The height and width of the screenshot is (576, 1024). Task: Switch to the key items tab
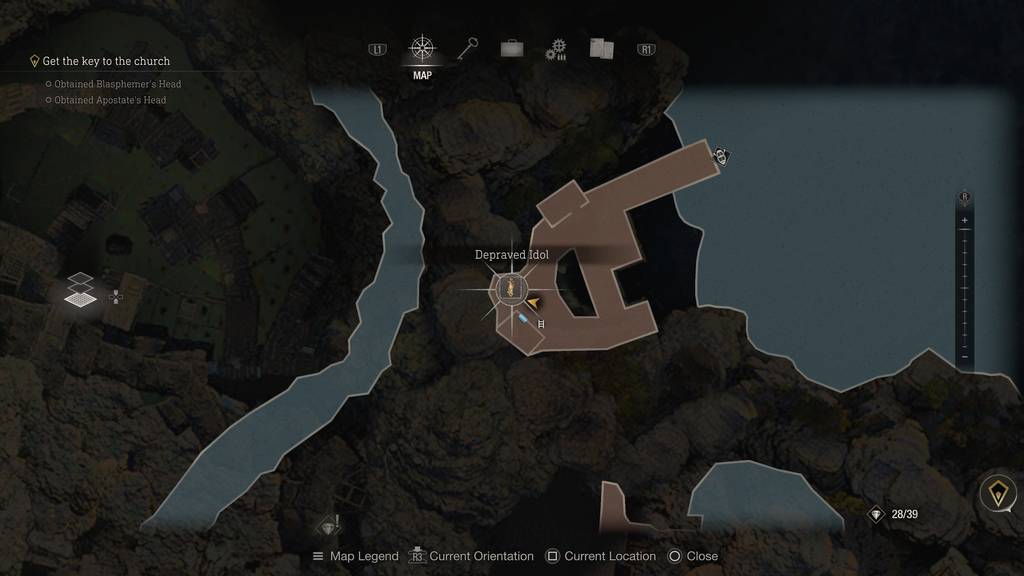coord(468,48)
